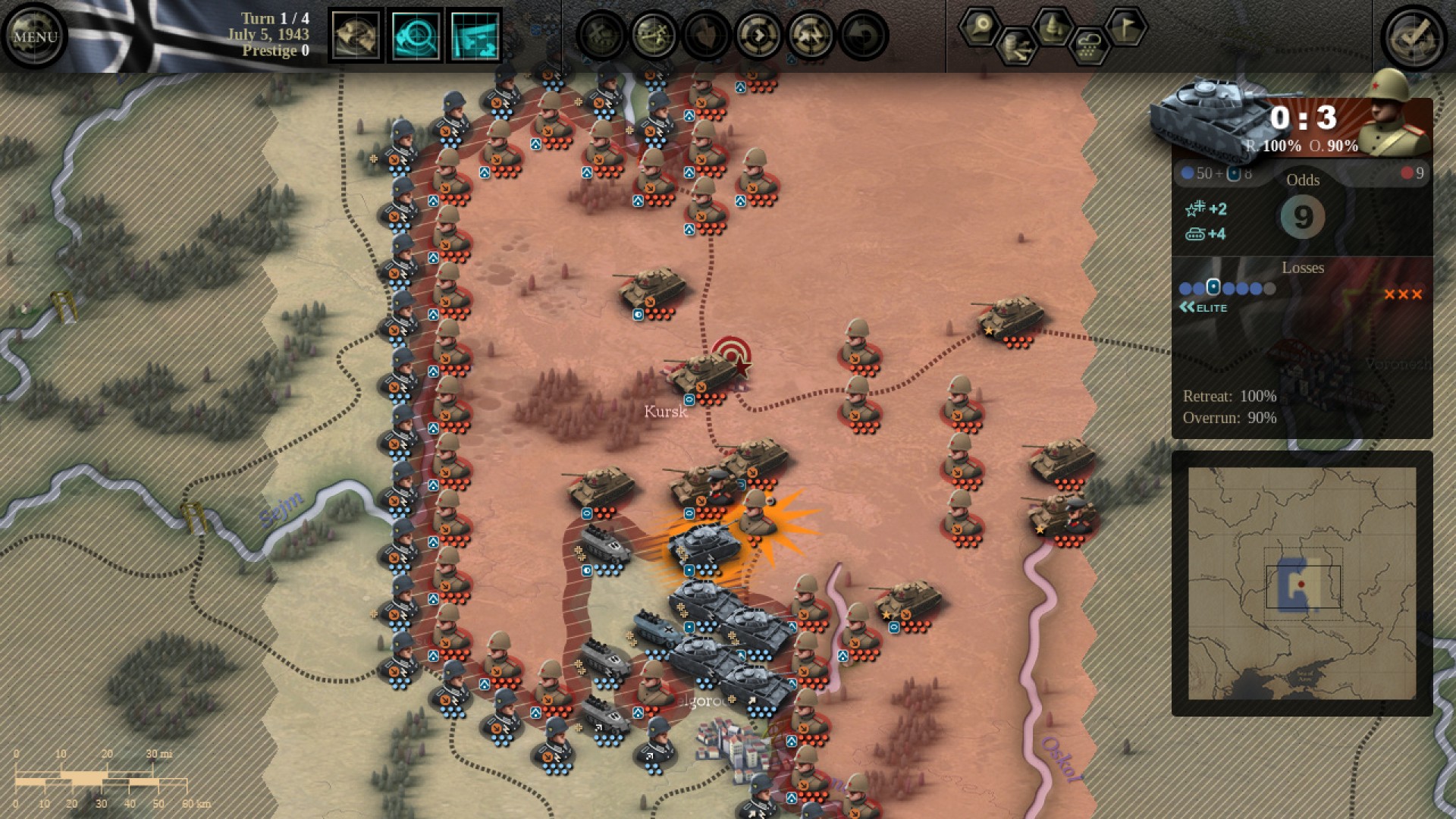Click the weather forecast rain-cloud hex icon

pyautogui.click(x=1090, y=48)
